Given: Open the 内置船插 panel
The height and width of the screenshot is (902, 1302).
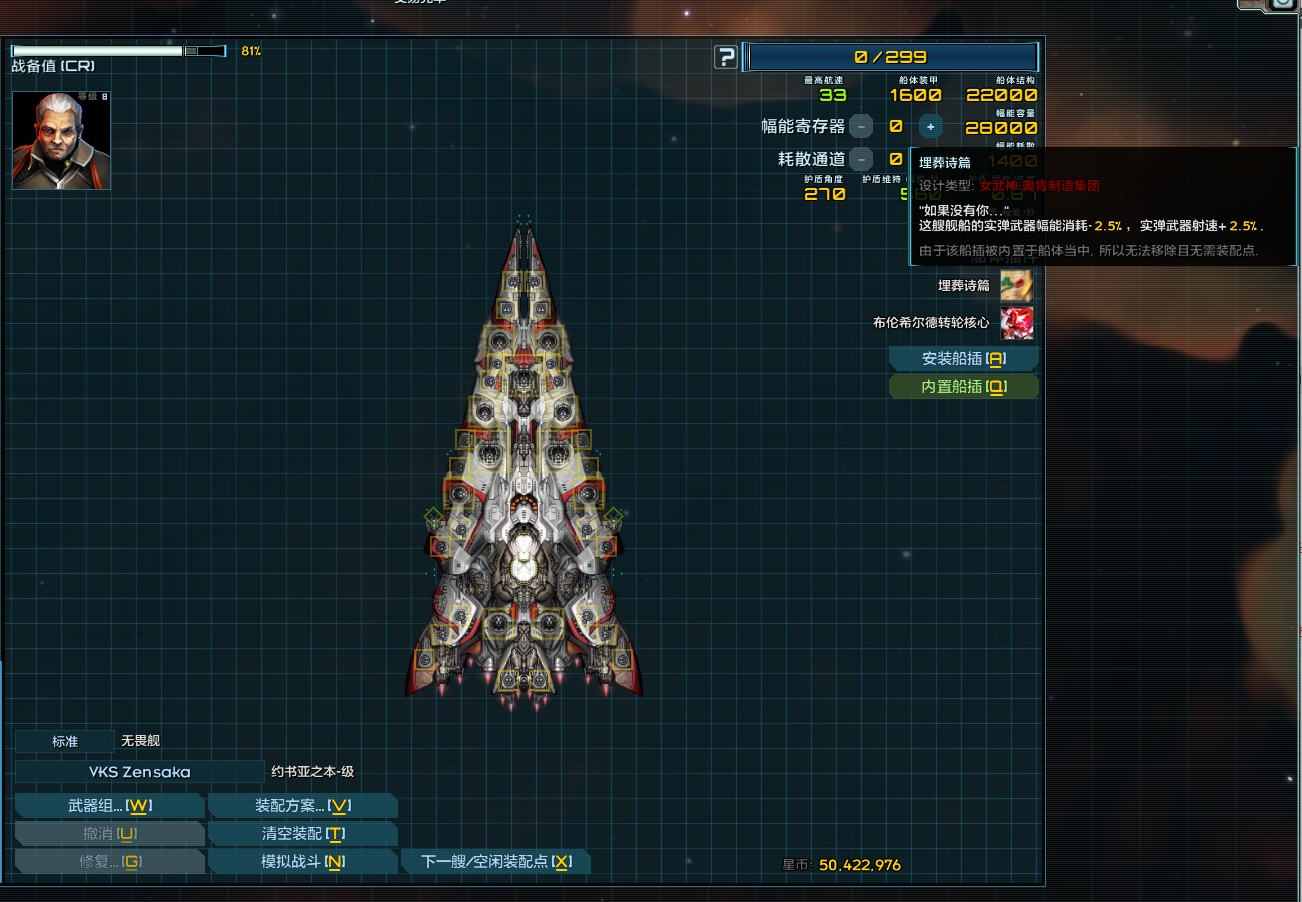Looking at the screenshot, I should coord(963,387).
